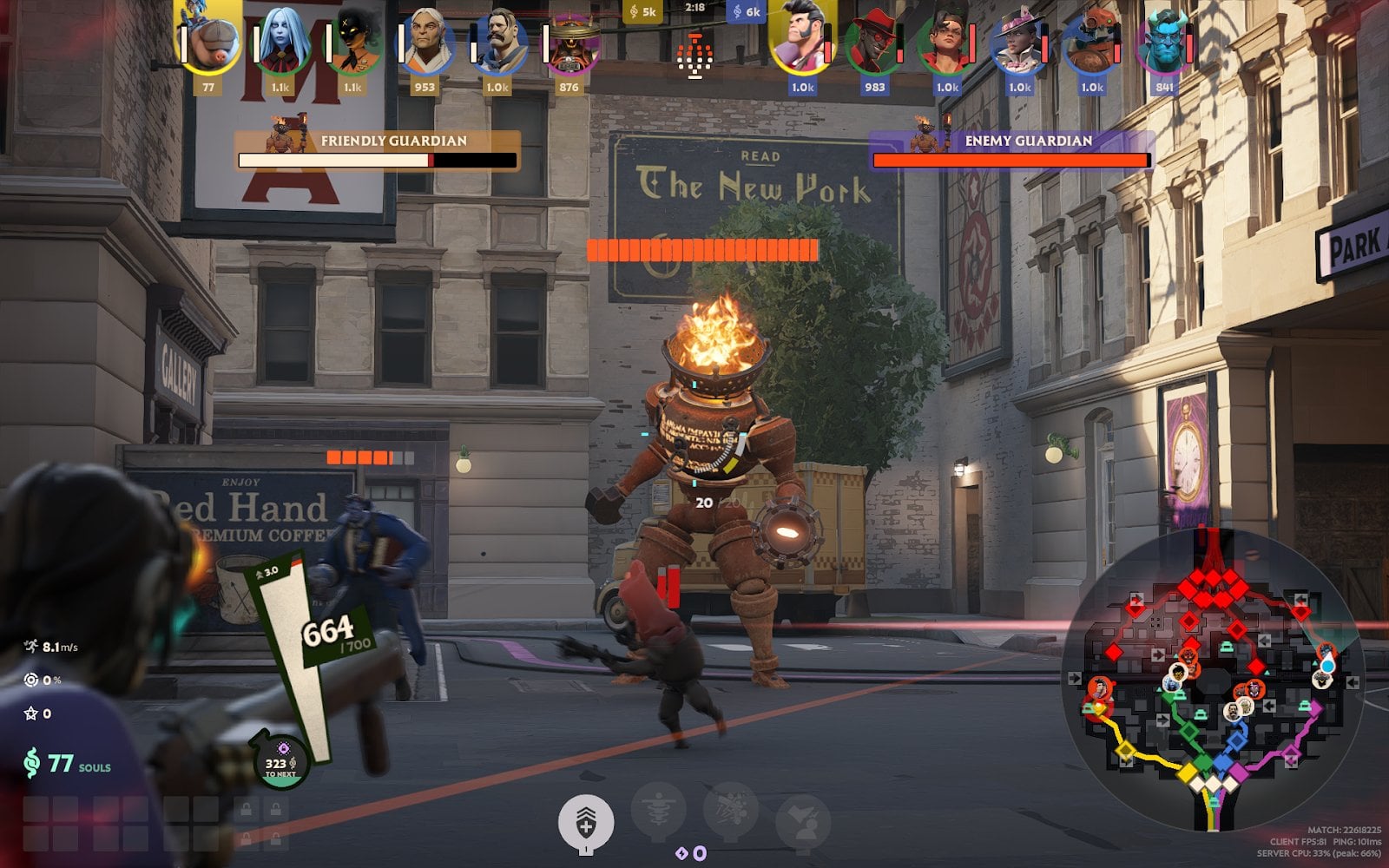Viewport: 1389px width, 868px height.
Task: Select the pompadour enemy hero portrait
Action: [x=803, y=40]
